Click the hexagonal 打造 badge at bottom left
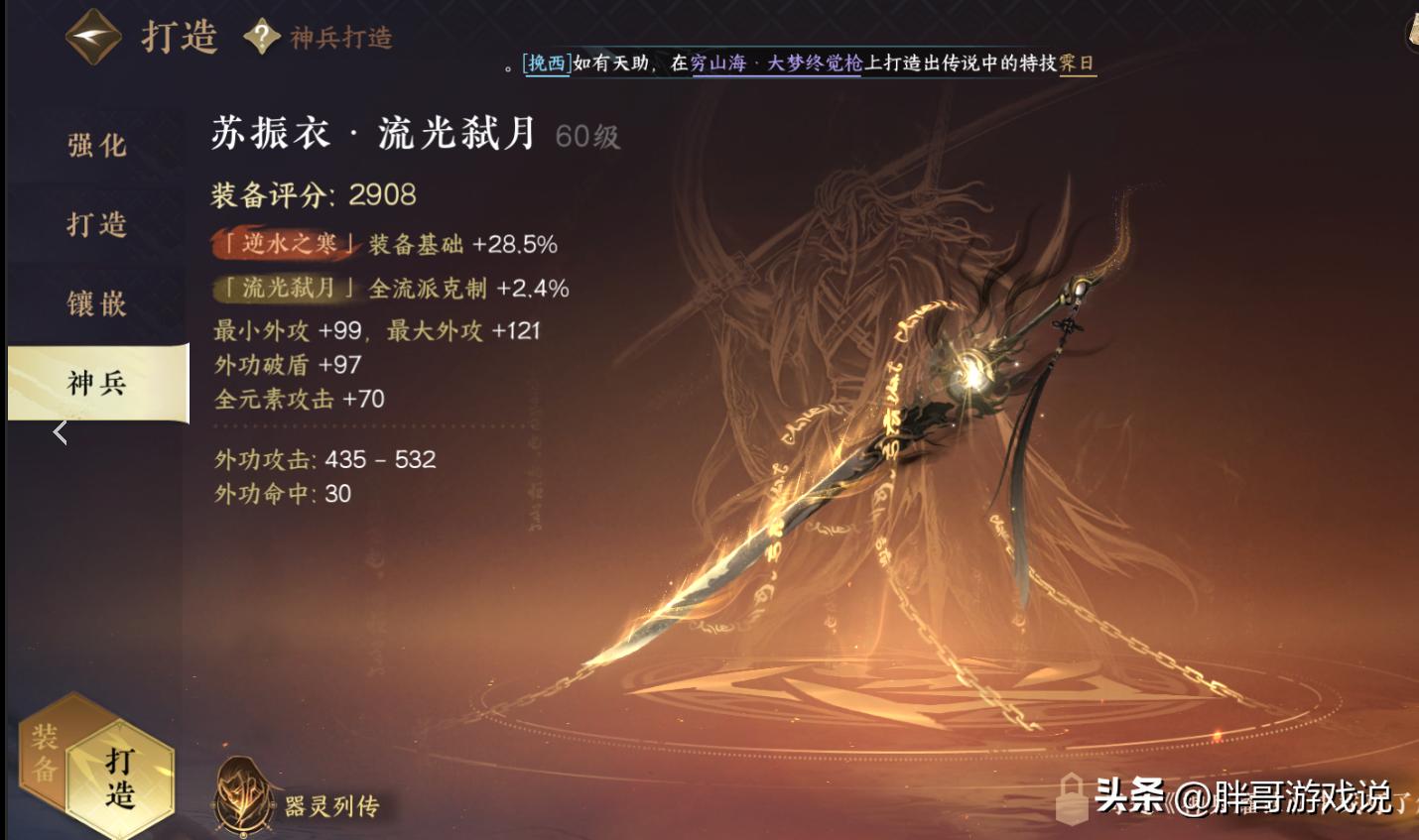The width and height of the screenshot is (1419, 840). click(119, 779)
